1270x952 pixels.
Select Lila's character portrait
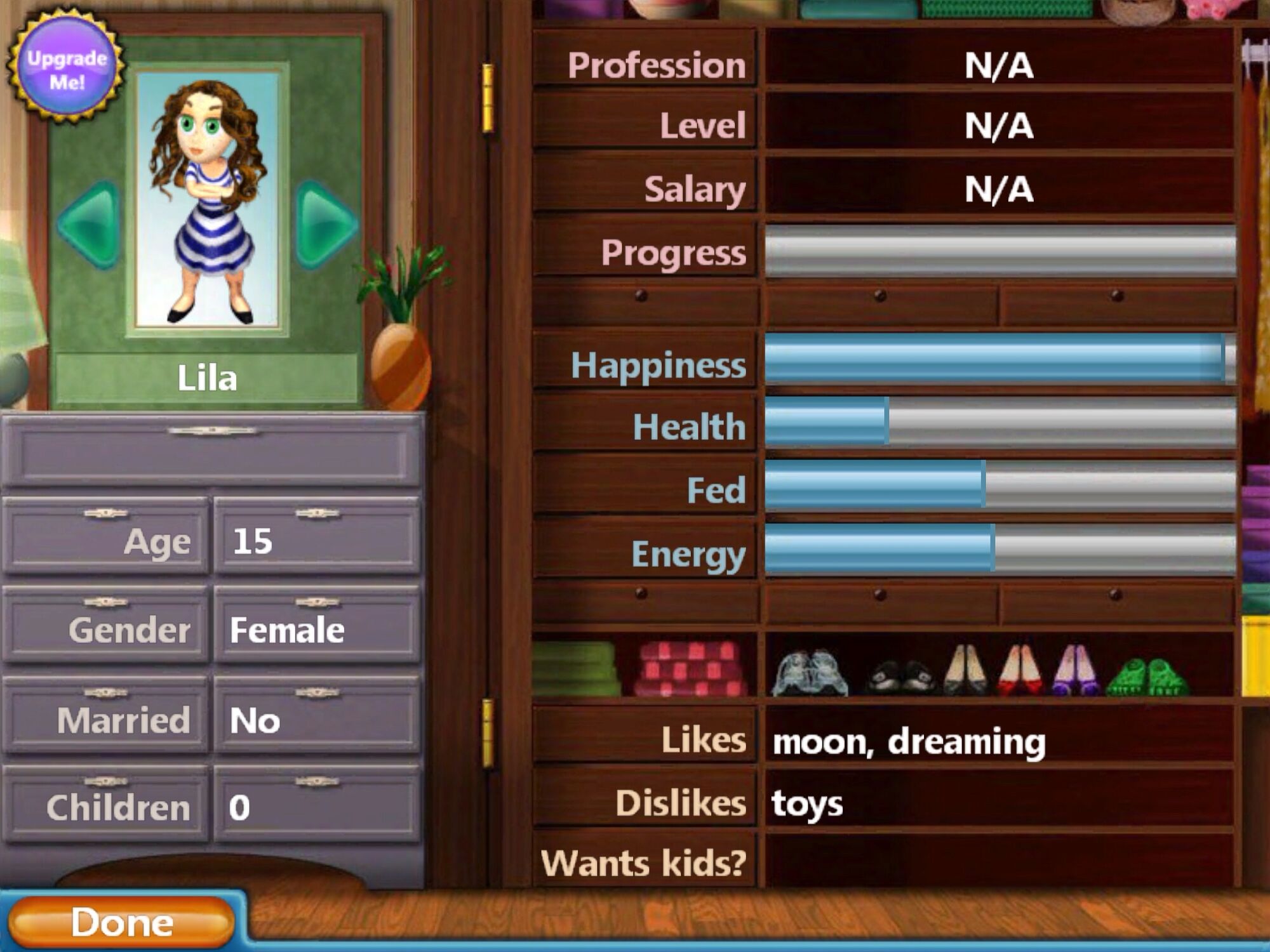208,200
